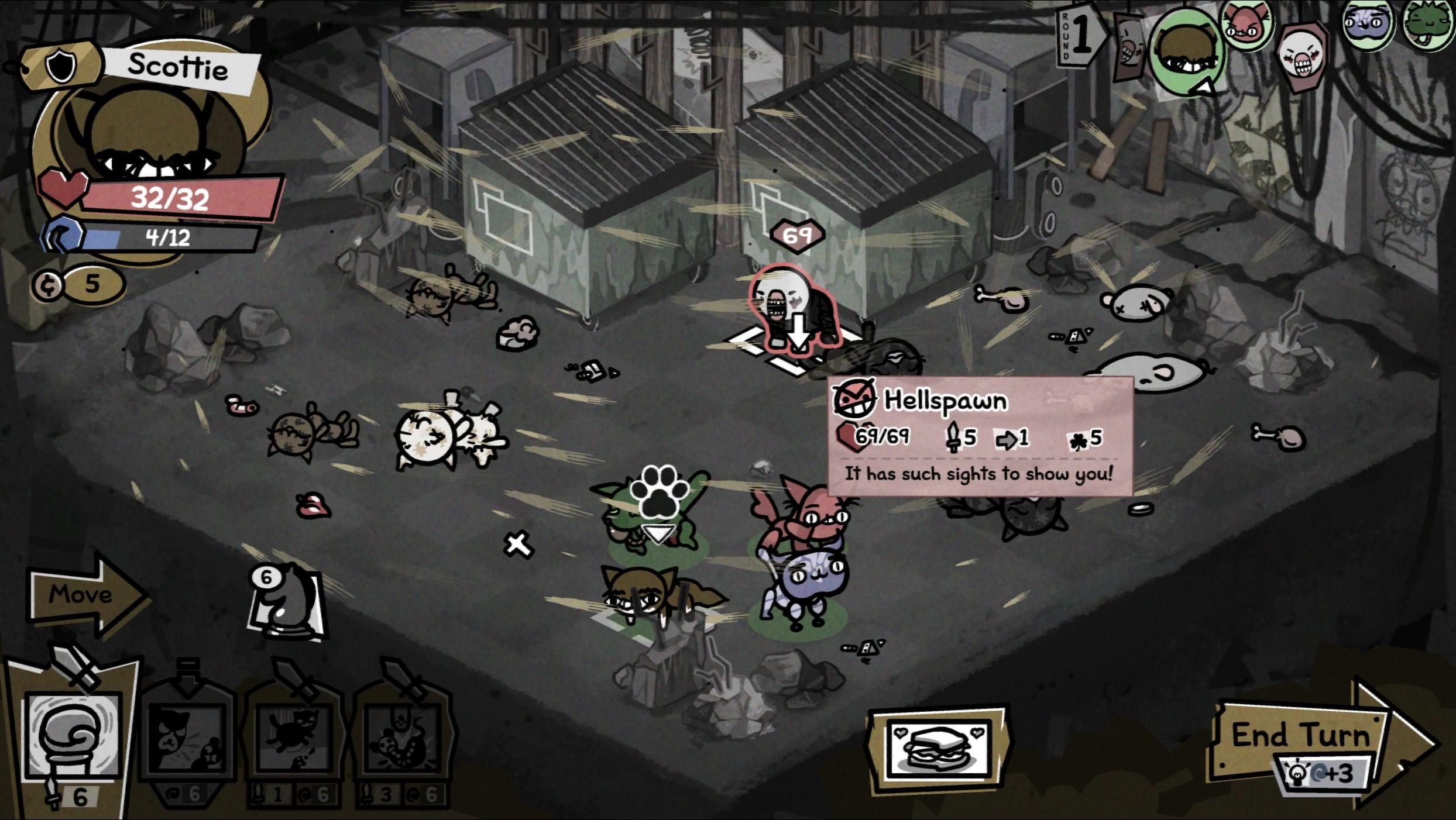The height and width of the screenshot is (820, 1456).
Task: Select the red cat turn-order portrait
Action: (x=1246, y=25)
